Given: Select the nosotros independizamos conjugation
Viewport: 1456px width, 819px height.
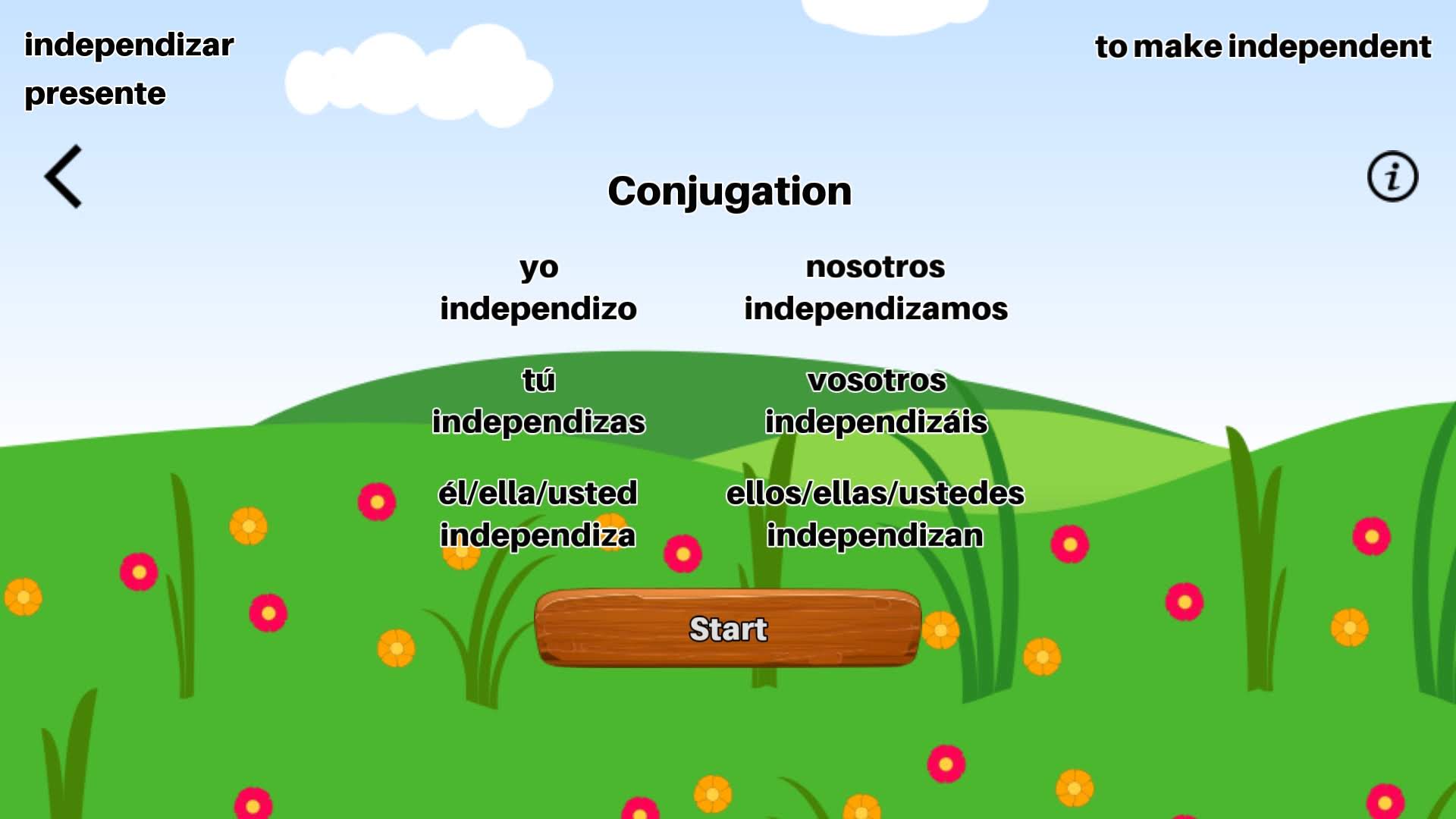Looking at the screenshot, I should tap(877, 288).
